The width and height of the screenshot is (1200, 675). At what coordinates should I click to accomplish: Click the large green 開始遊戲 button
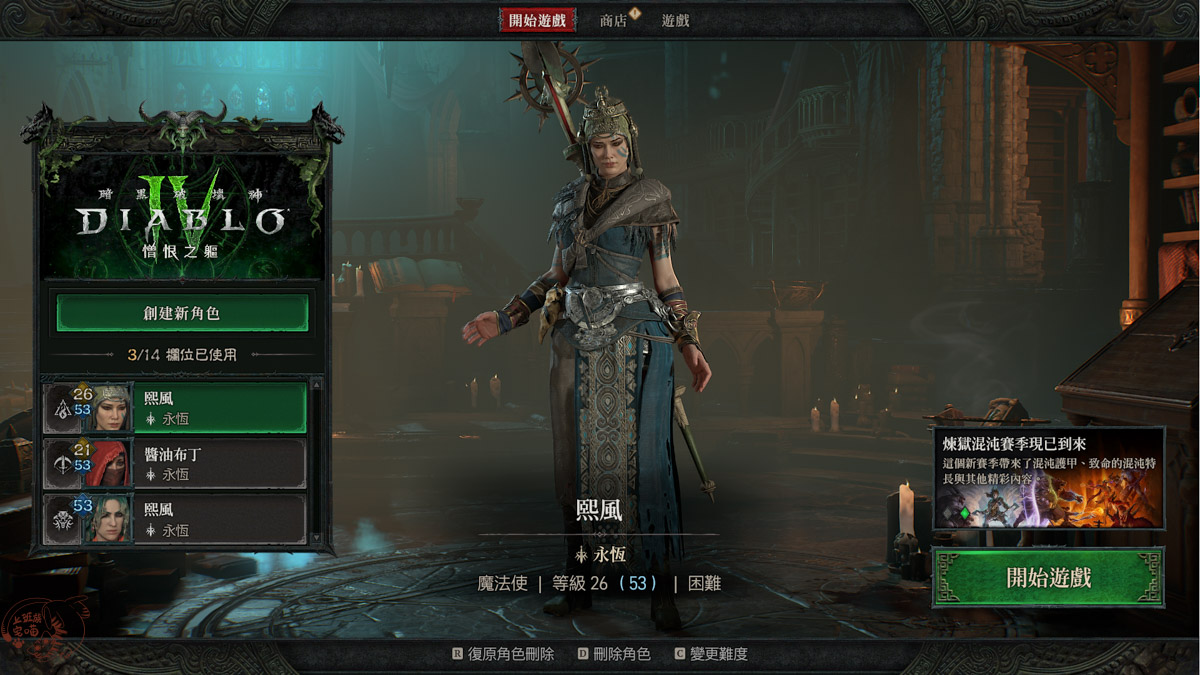click(x=1048, y=578)
